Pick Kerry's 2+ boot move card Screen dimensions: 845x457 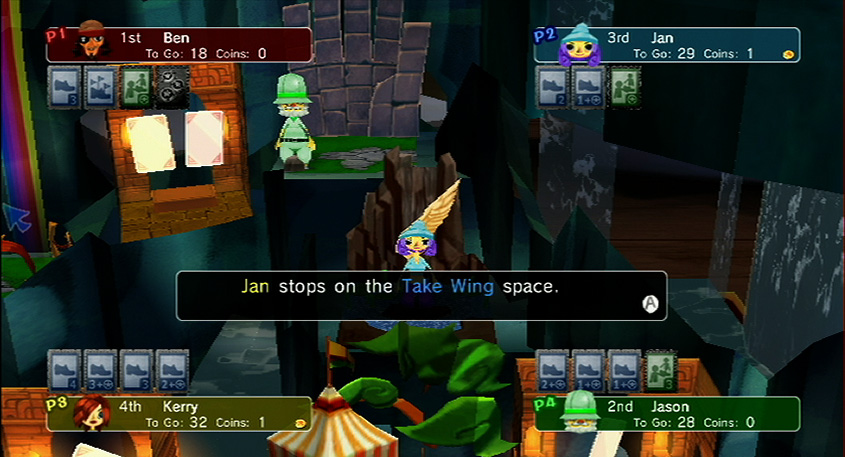[171, 368]
